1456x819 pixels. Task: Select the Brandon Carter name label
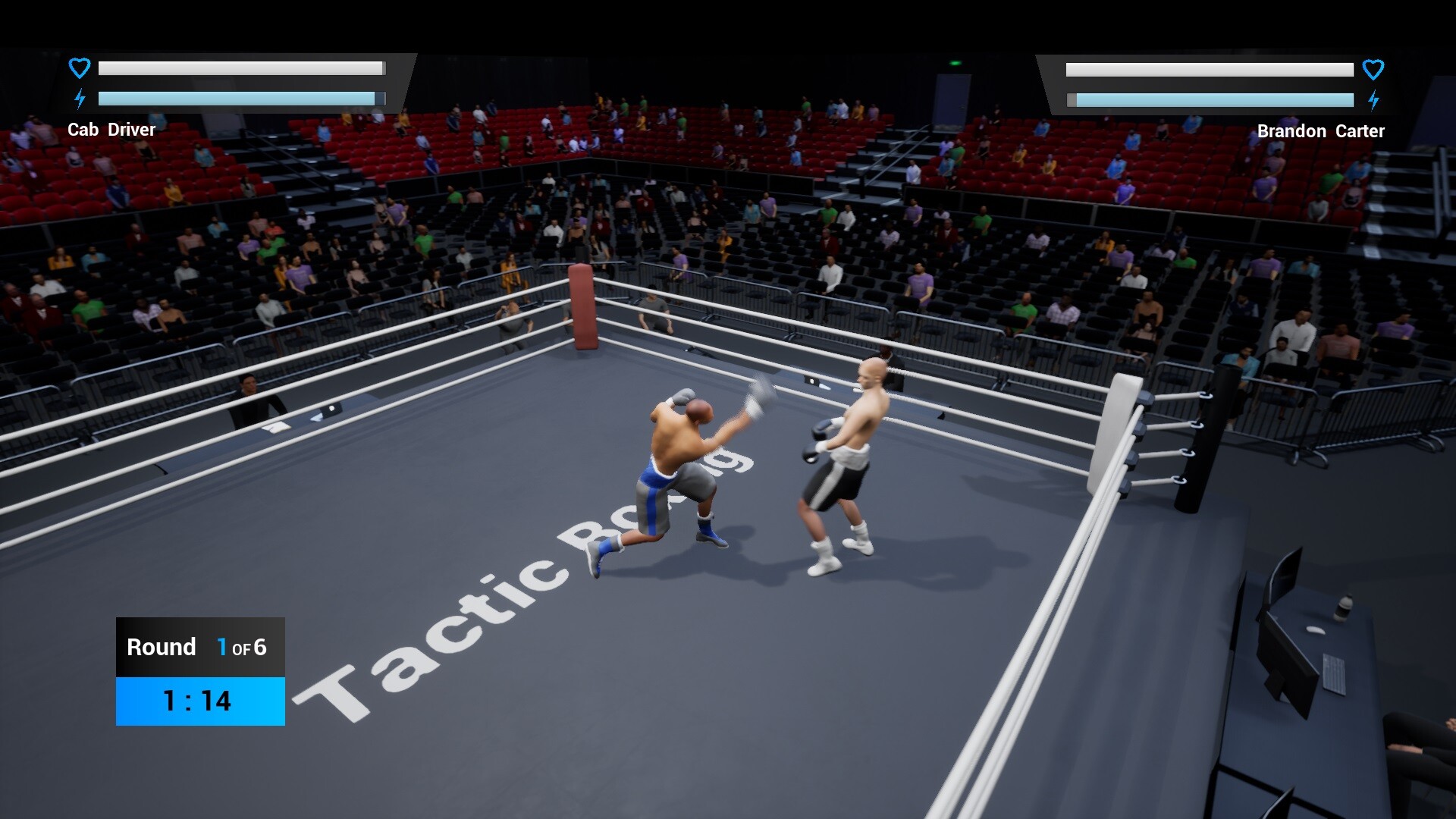click(1320, 130)
